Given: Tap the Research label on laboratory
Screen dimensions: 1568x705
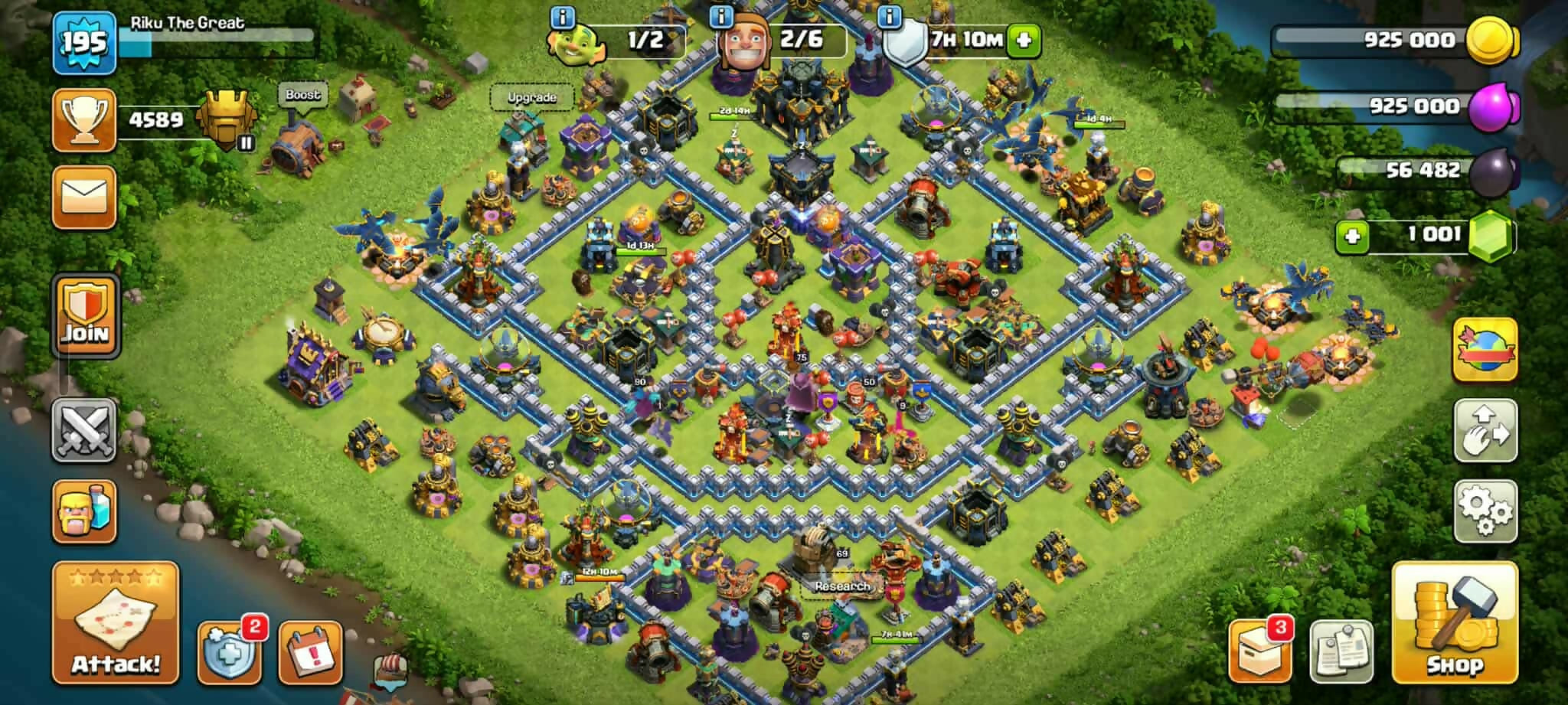Looking at the screenshot, I should click(841, 586).
